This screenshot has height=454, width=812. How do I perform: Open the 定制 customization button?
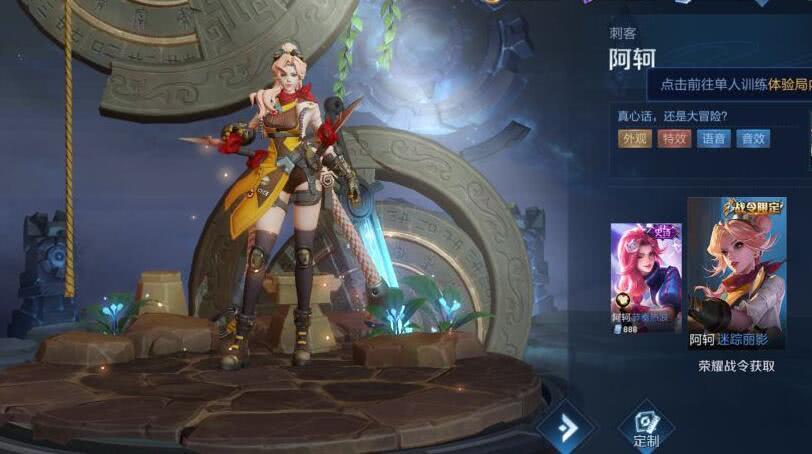point(646,427)
